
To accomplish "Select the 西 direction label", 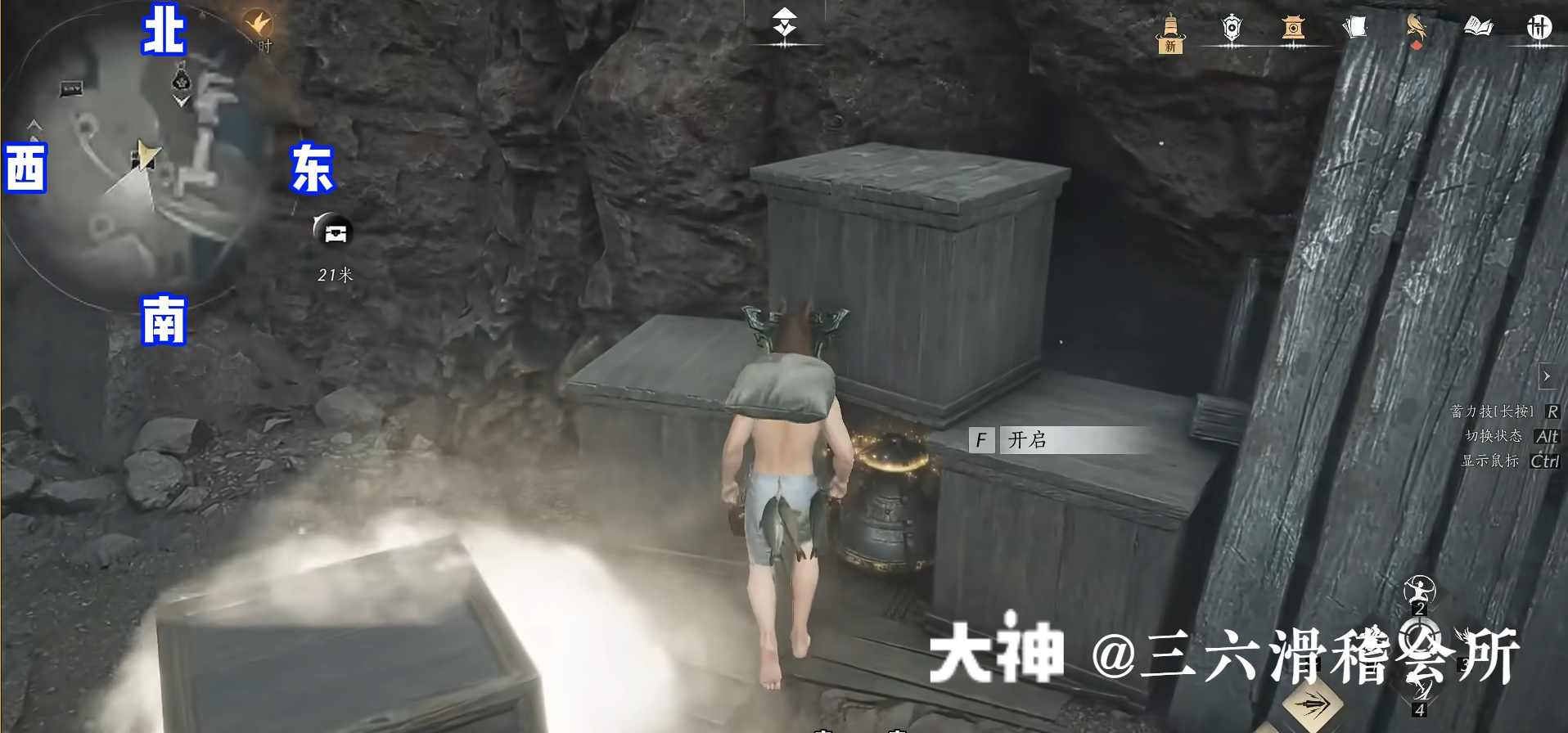I will pyautogui.click(x=27, y=168).
